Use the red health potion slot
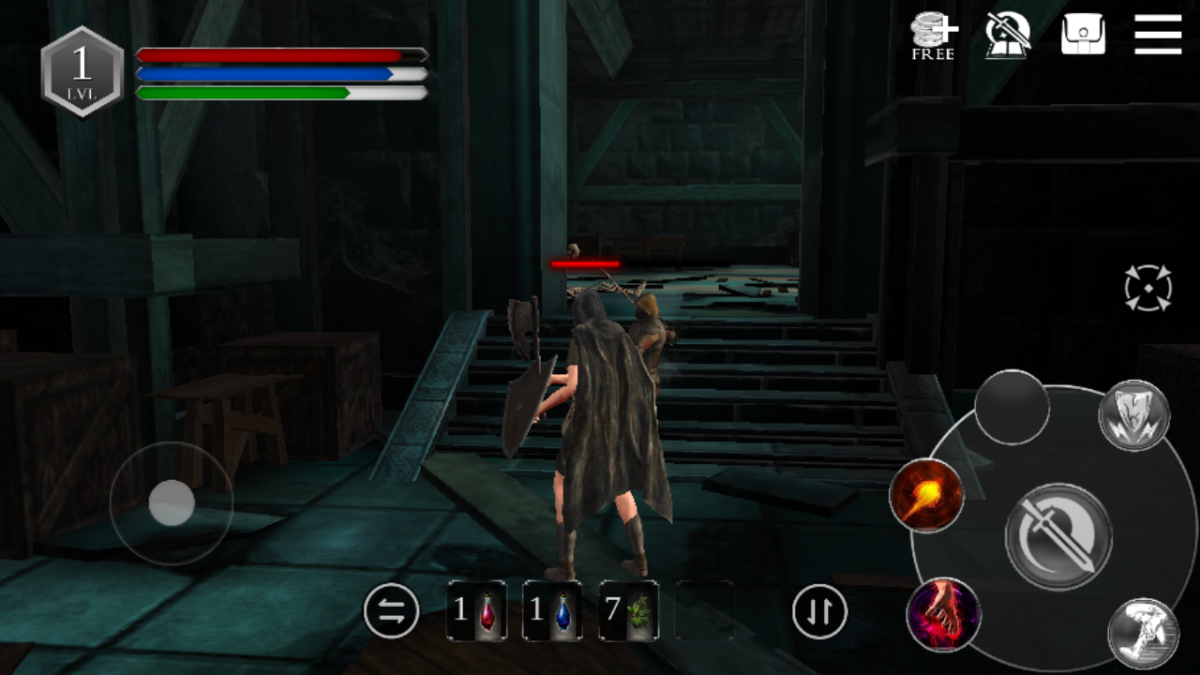This screenshot has width=1200, height=675. coord(476,610)
